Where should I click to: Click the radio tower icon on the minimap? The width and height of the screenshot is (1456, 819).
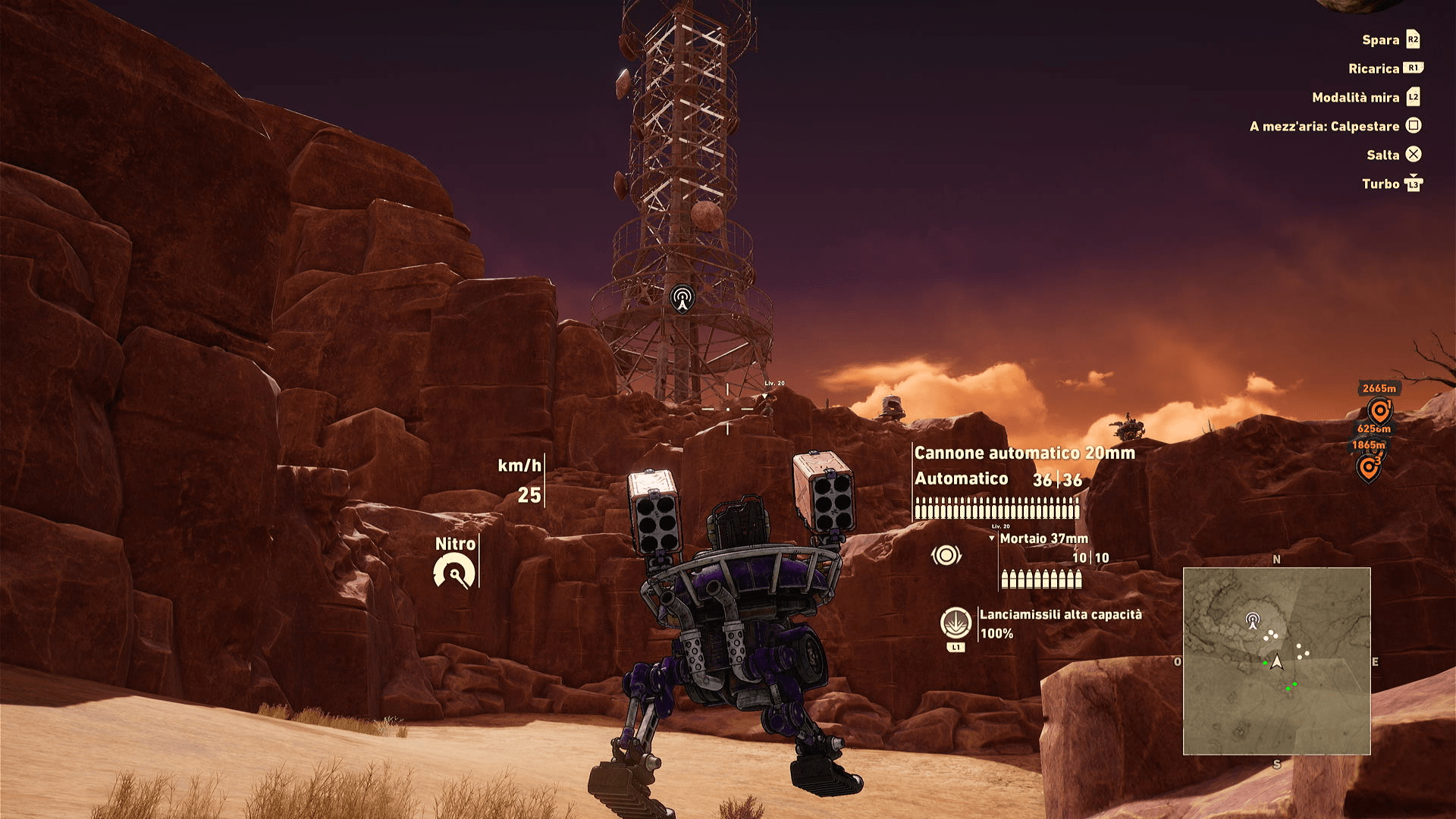(1253, 621)
